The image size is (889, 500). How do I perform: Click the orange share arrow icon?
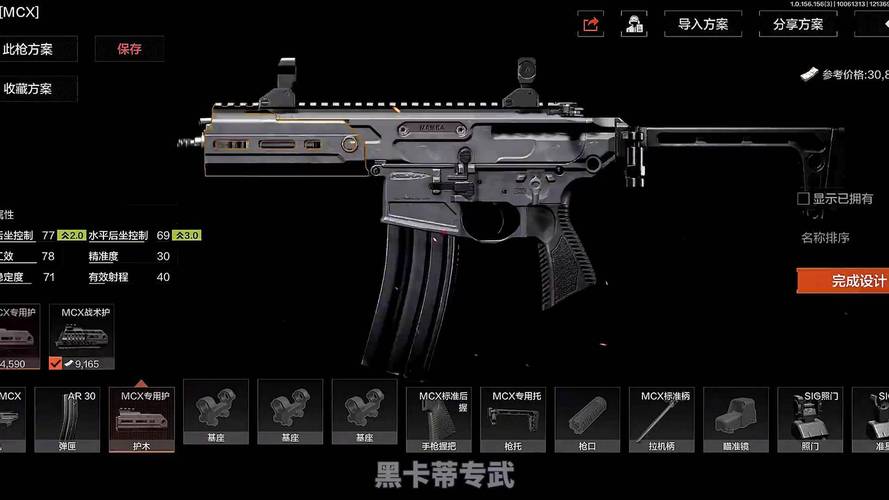pos(591,24)
